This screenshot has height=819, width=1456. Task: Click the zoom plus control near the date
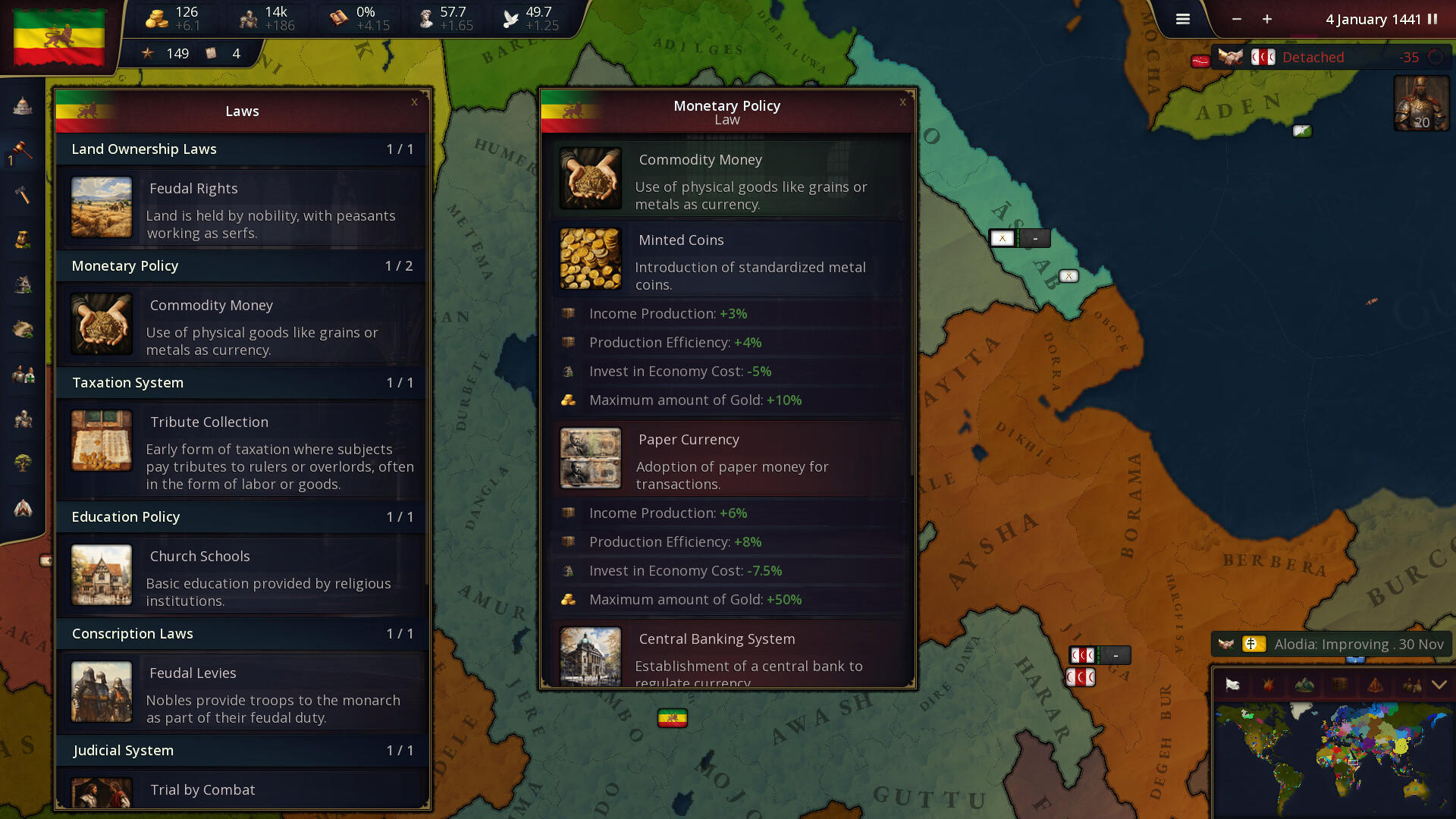[x=1266, y=20]
